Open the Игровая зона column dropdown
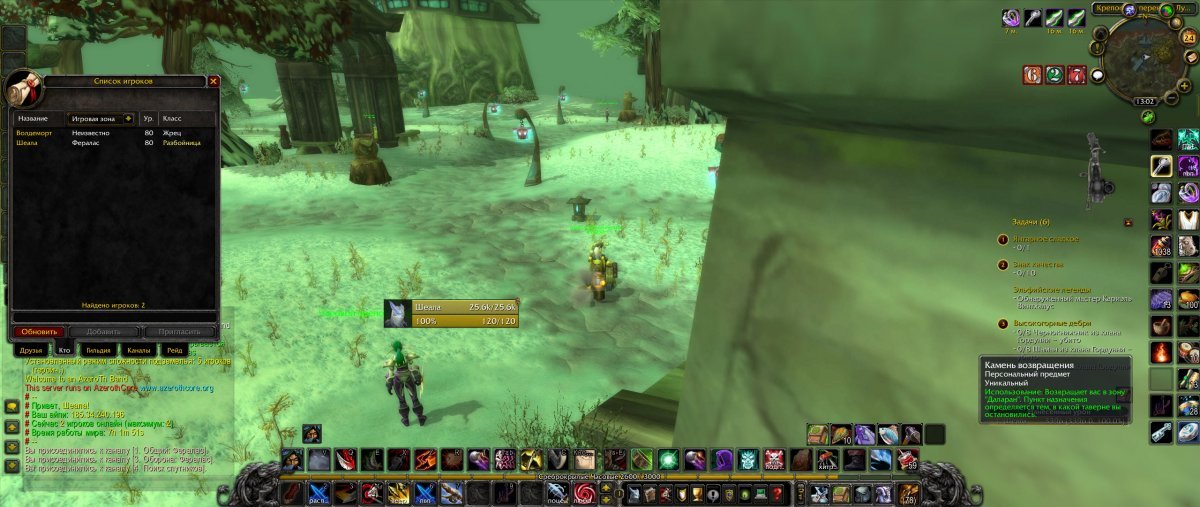1200x507 pixels. (128, 118)
